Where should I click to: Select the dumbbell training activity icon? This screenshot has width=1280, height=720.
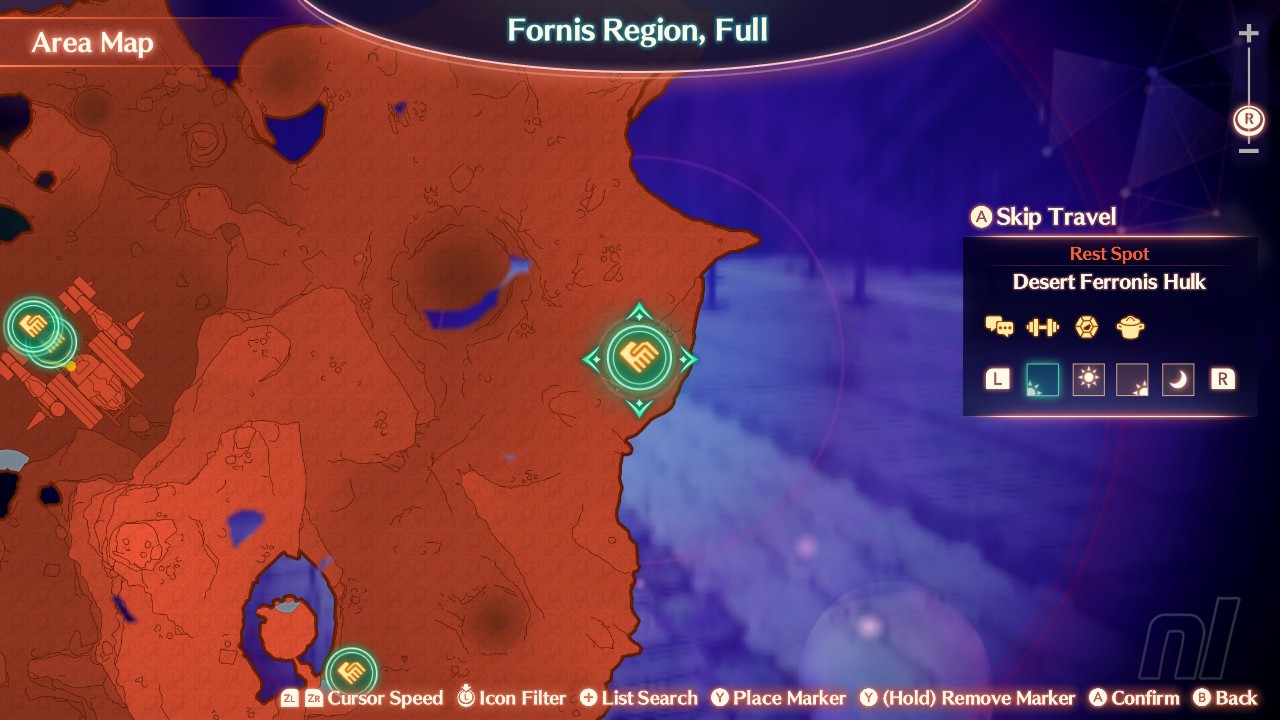coord(1041,327)
